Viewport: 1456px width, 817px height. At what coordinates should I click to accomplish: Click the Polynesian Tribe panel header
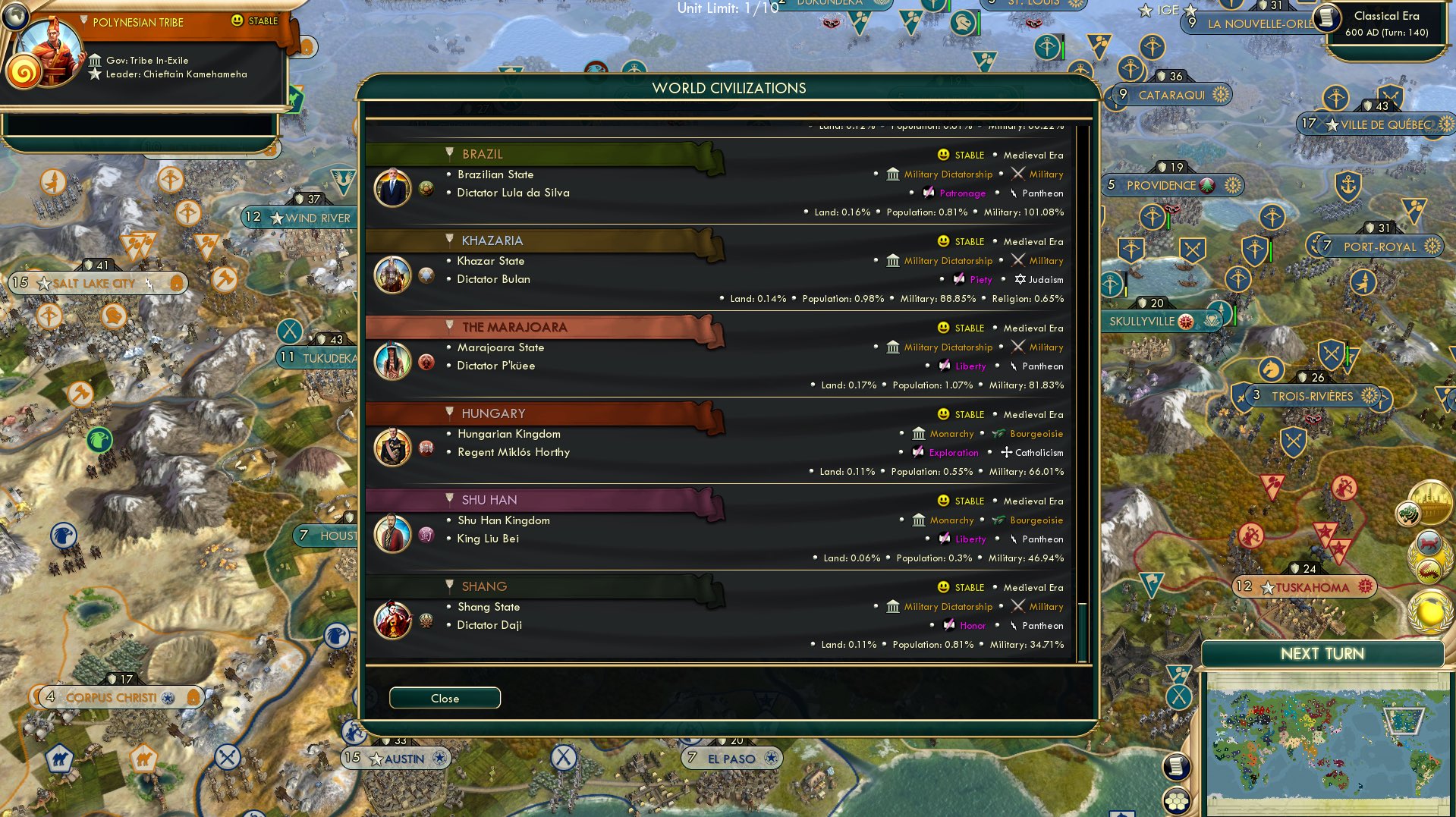pos(137,22)
